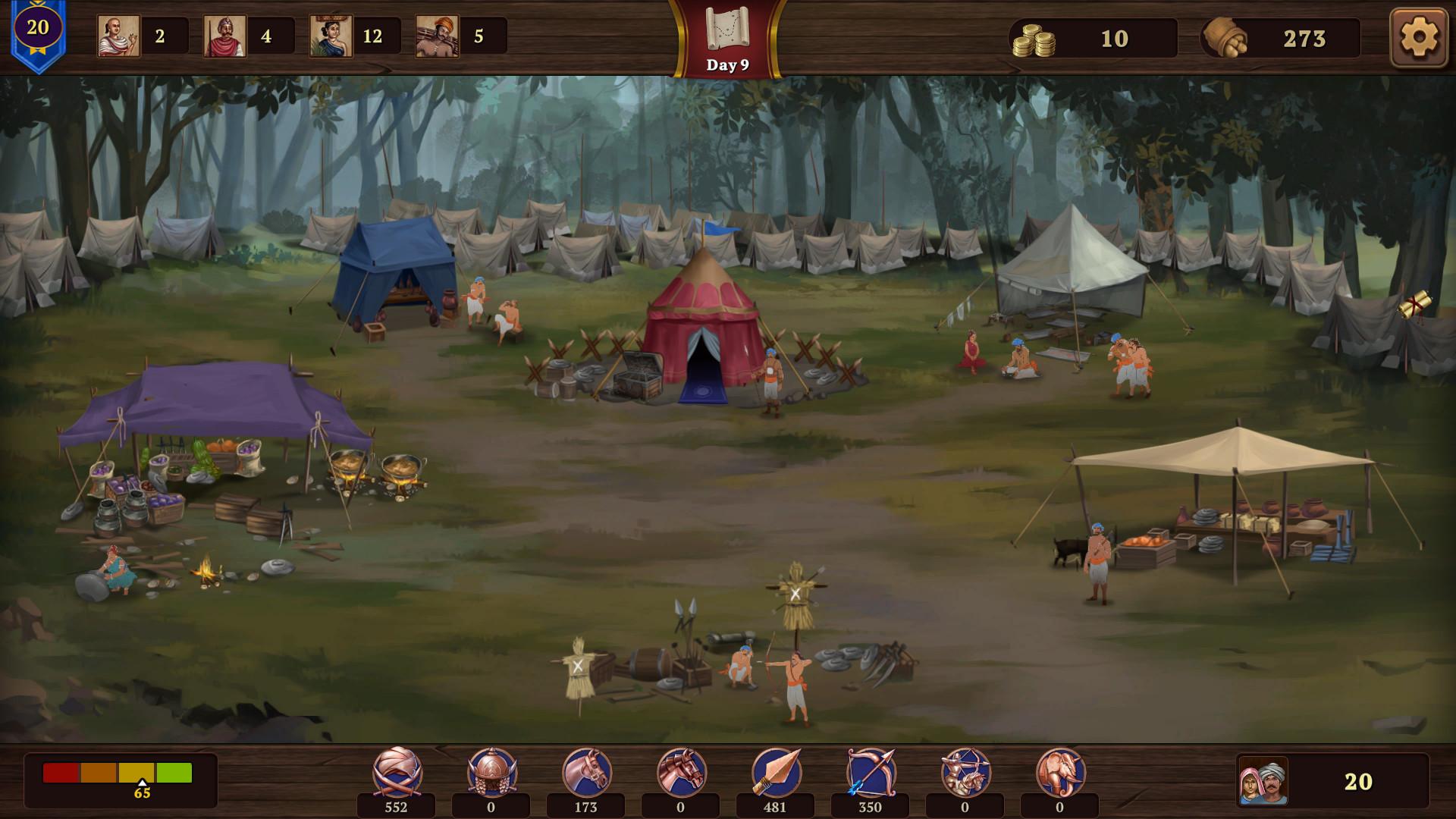
Task: Click the bald priest portrait
Action: tap(118, 36)
